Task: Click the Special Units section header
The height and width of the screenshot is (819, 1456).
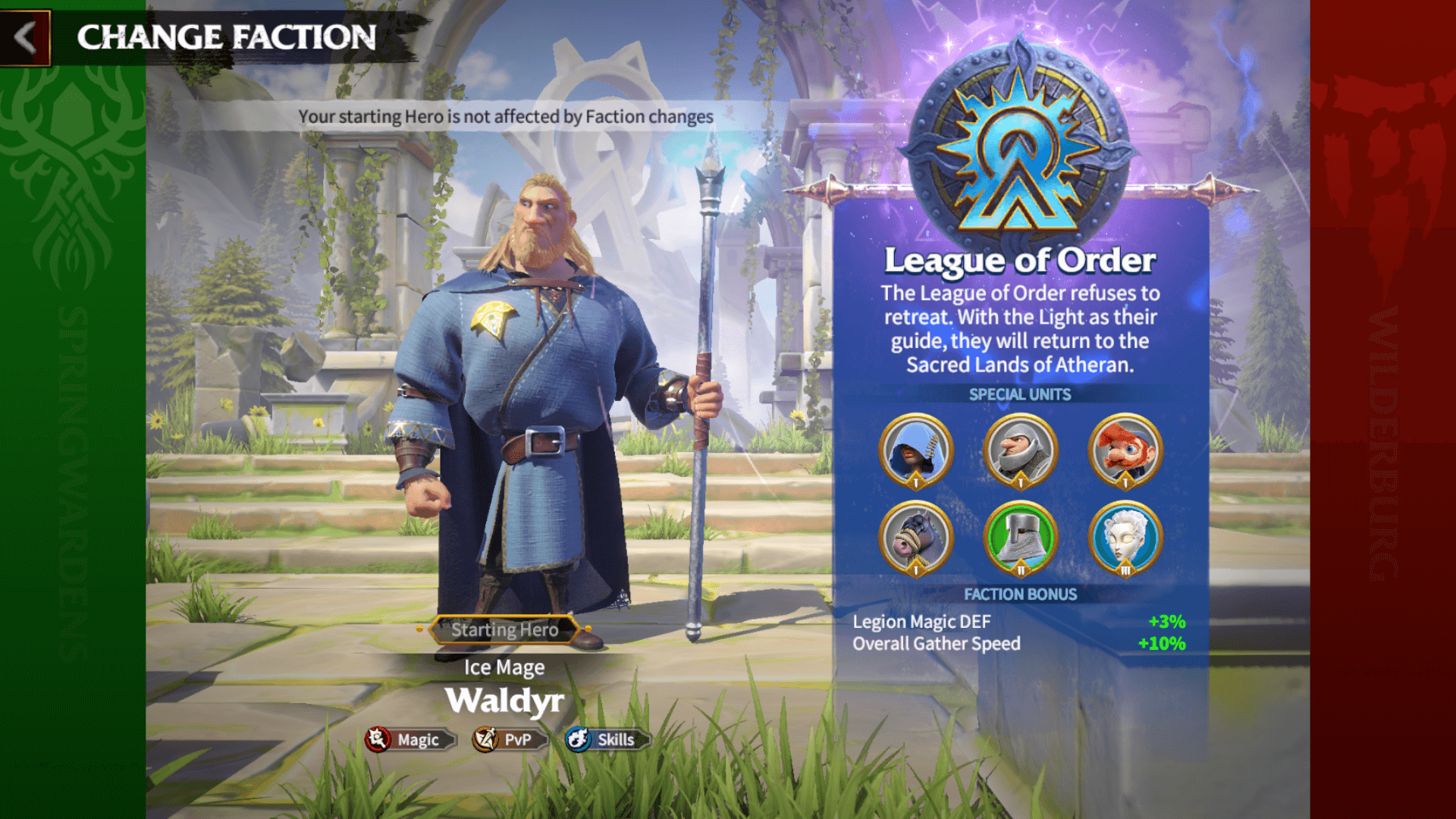Action: [1020, 394]
